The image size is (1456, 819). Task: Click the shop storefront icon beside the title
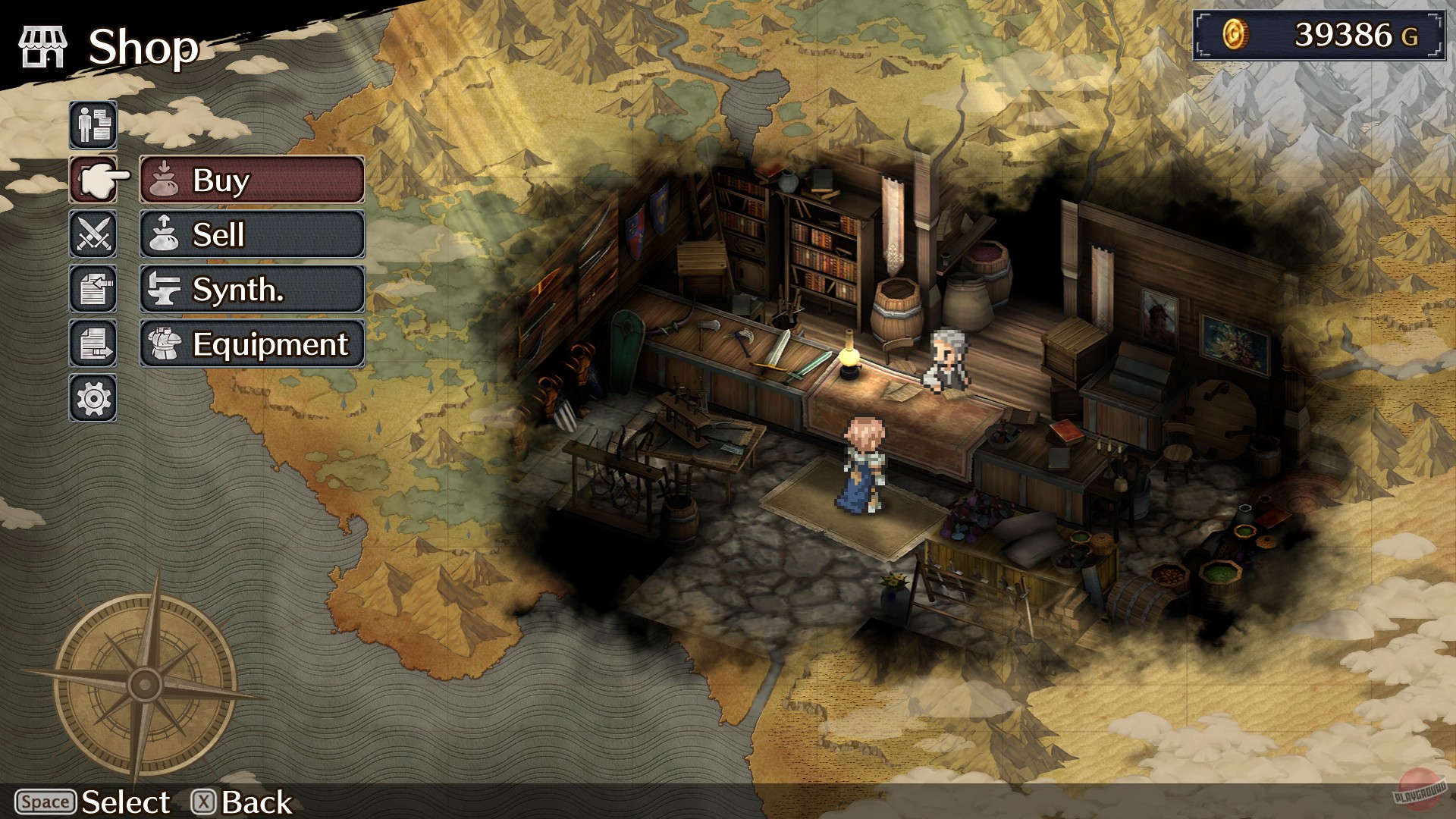(43, 45)
